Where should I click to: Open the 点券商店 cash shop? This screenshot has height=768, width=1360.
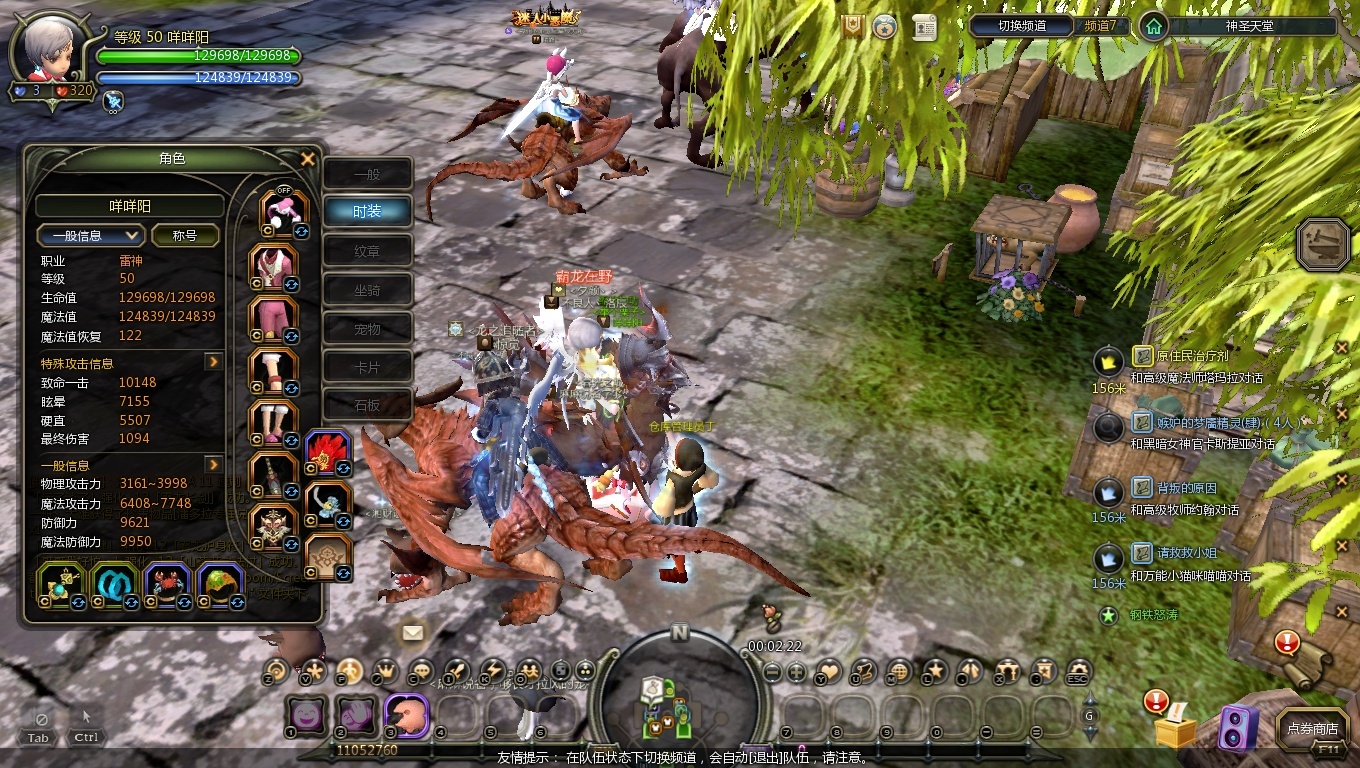[1312, 729]
